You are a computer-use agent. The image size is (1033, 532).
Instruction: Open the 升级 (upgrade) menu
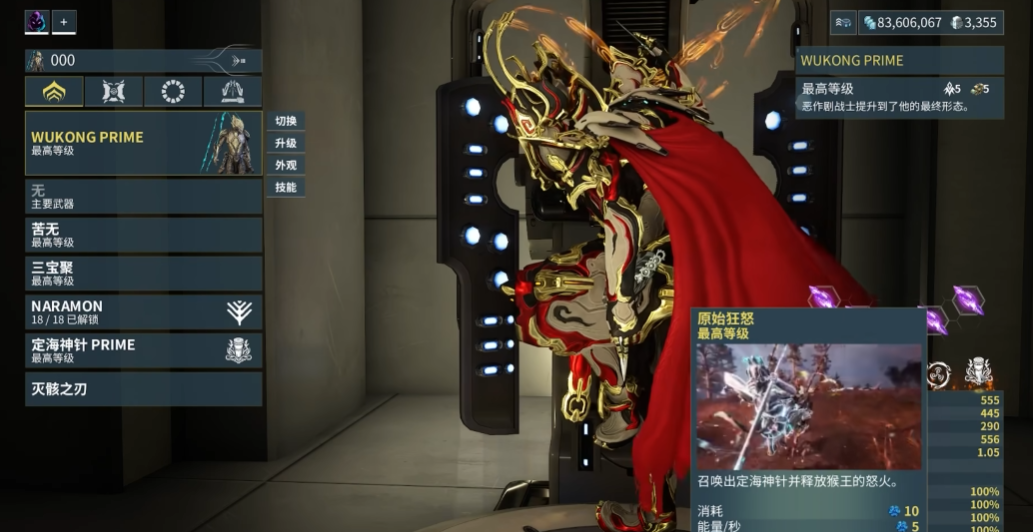(286, 143)
